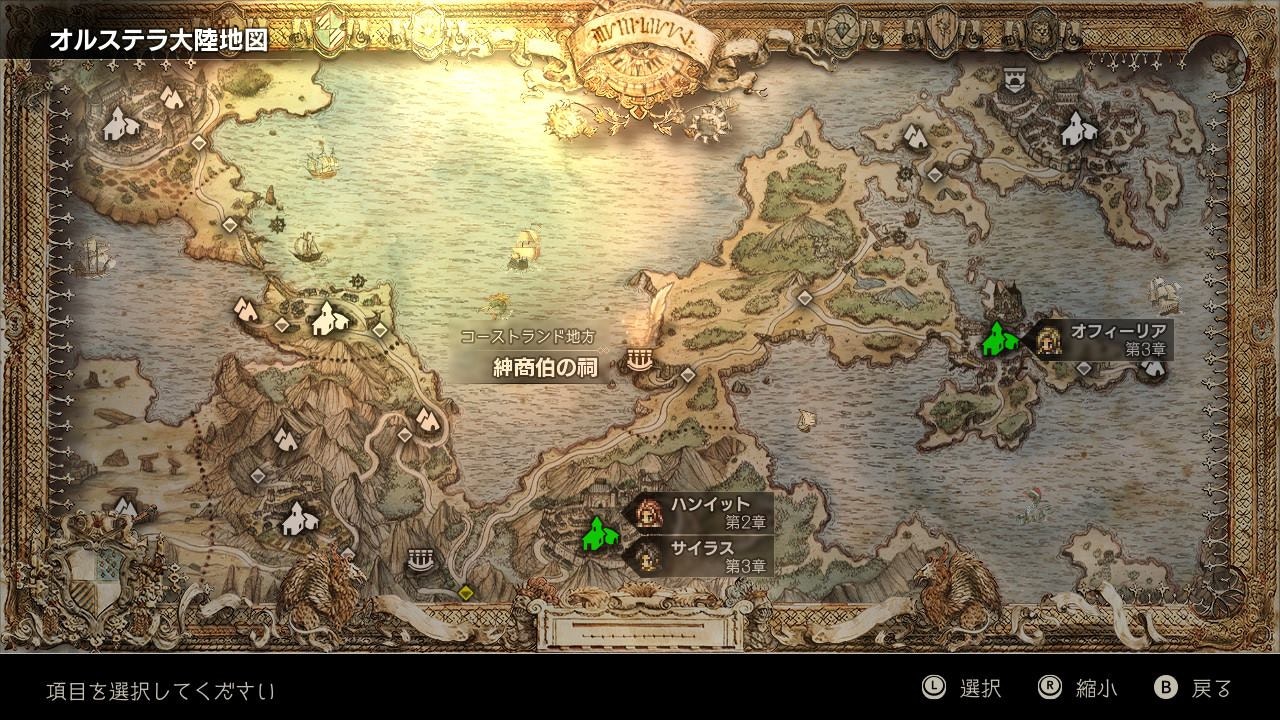Select オフィーリア's chapter 3 entry
The width and height of the screenshot is (1280, 720).
pos(1104,339)
